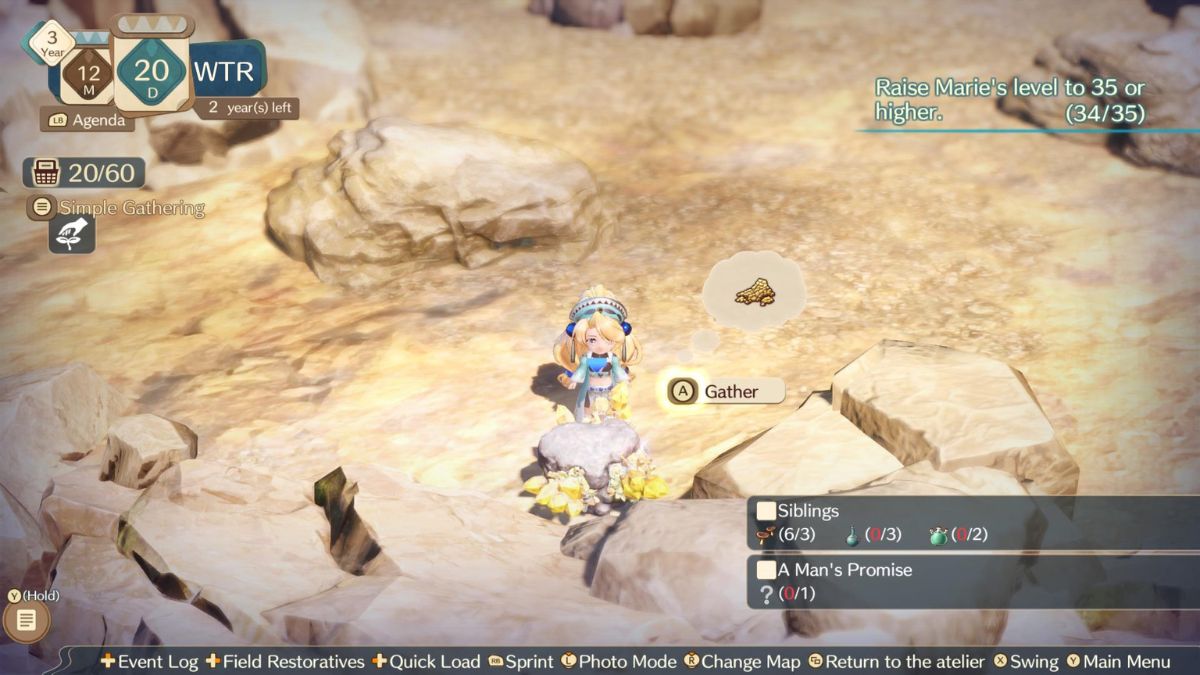
Task: Select the Simple Gathering hand icon
Action: point(72,234)
